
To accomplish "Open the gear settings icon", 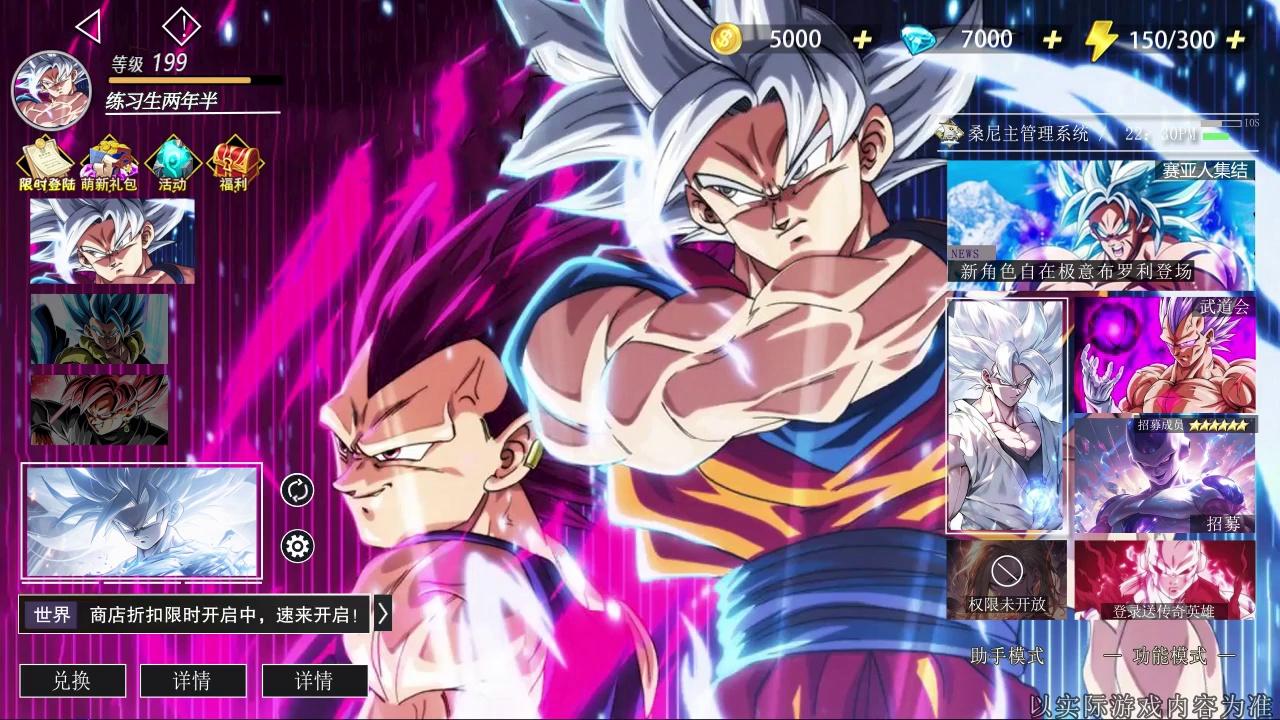I will point(297,546).
